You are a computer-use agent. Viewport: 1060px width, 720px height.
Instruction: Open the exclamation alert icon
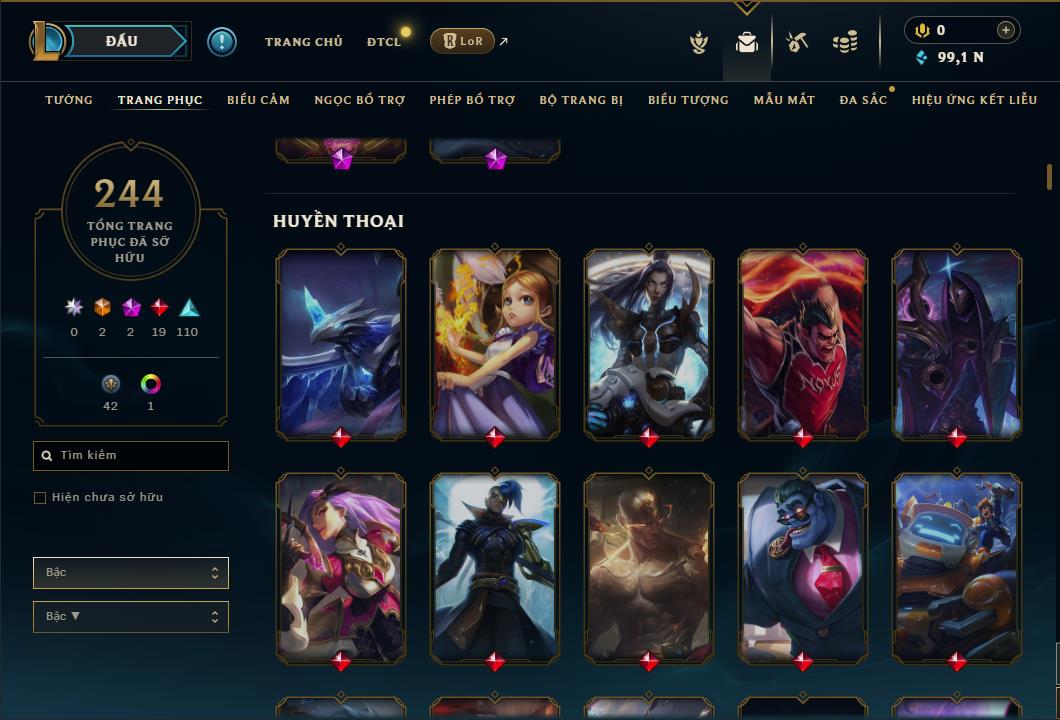(x=222, y=41)
